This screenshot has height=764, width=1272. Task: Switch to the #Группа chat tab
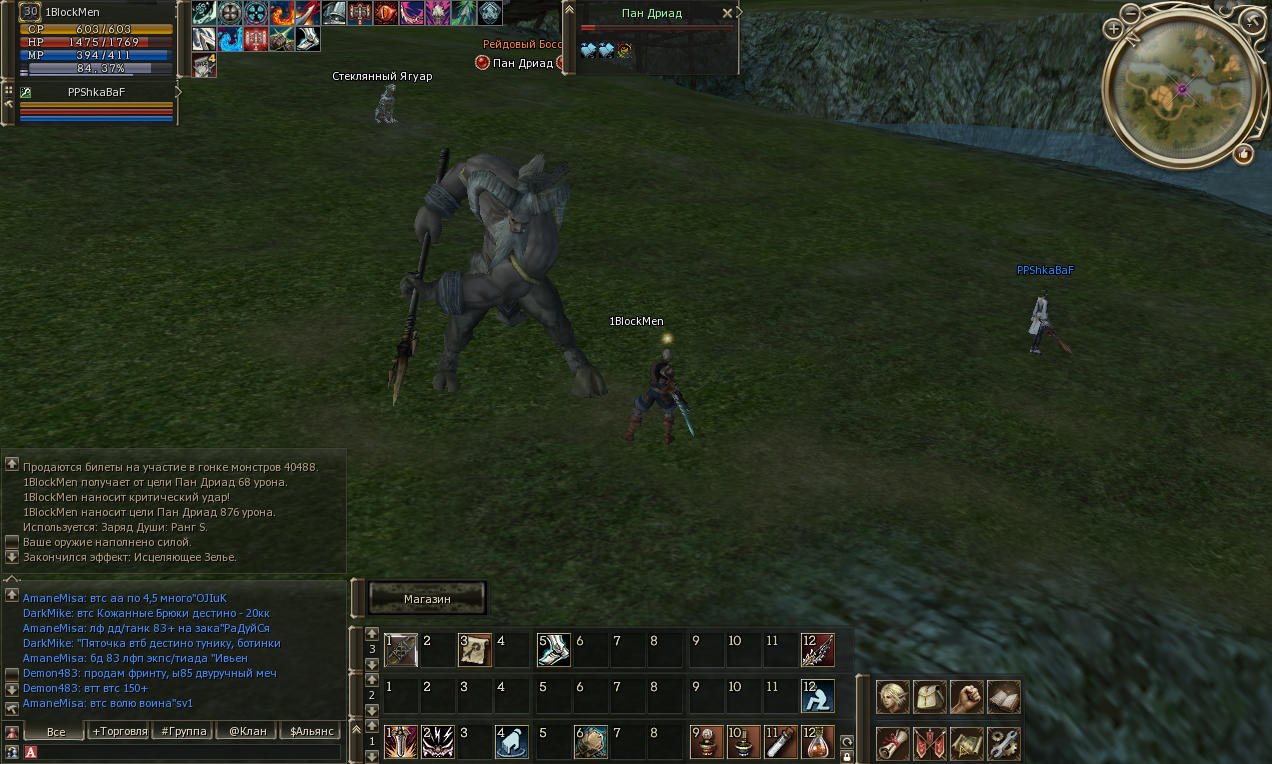point(184,731)
